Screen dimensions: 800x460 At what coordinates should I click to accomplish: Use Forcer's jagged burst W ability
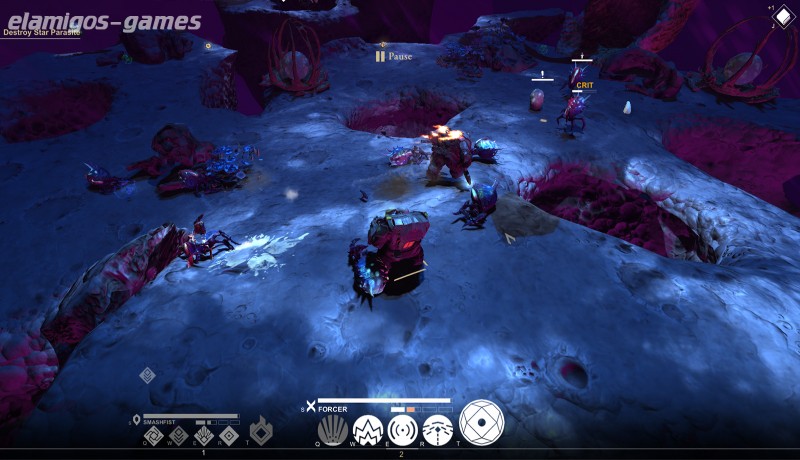coord(368,430)
